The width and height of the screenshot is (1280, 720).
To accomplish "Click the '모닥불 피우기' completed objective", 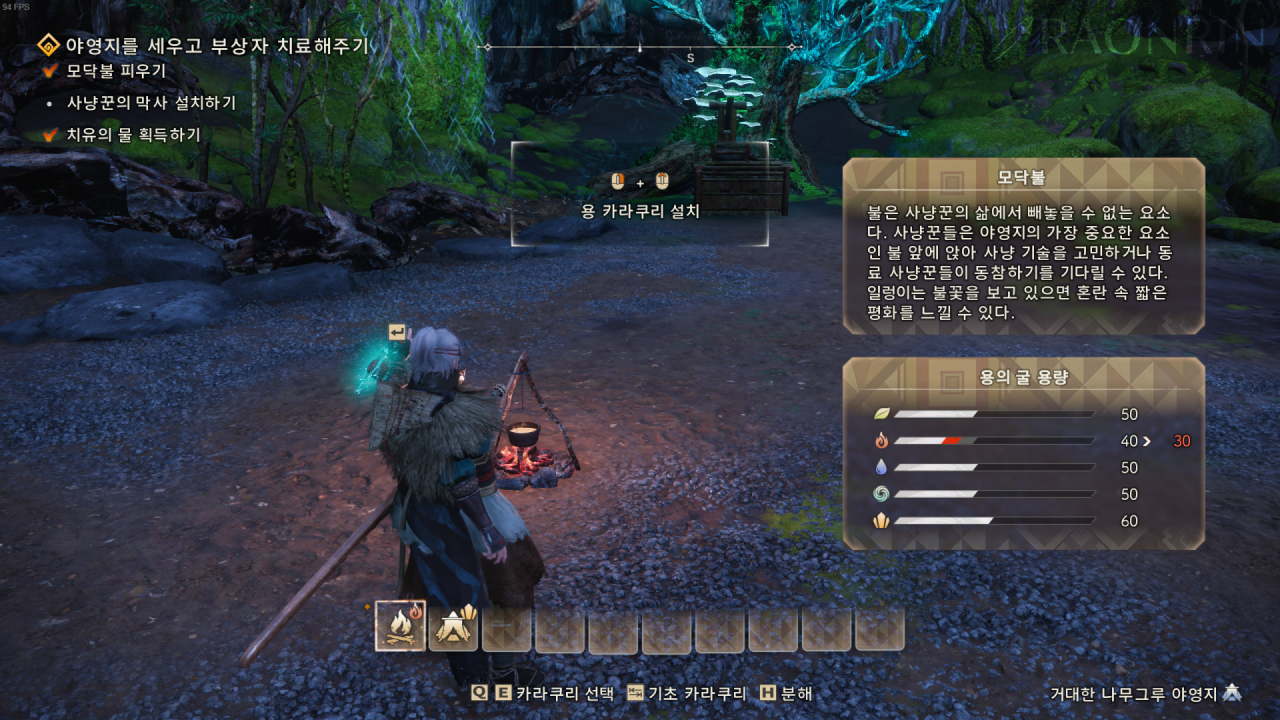I will click(x=116, y=71).
